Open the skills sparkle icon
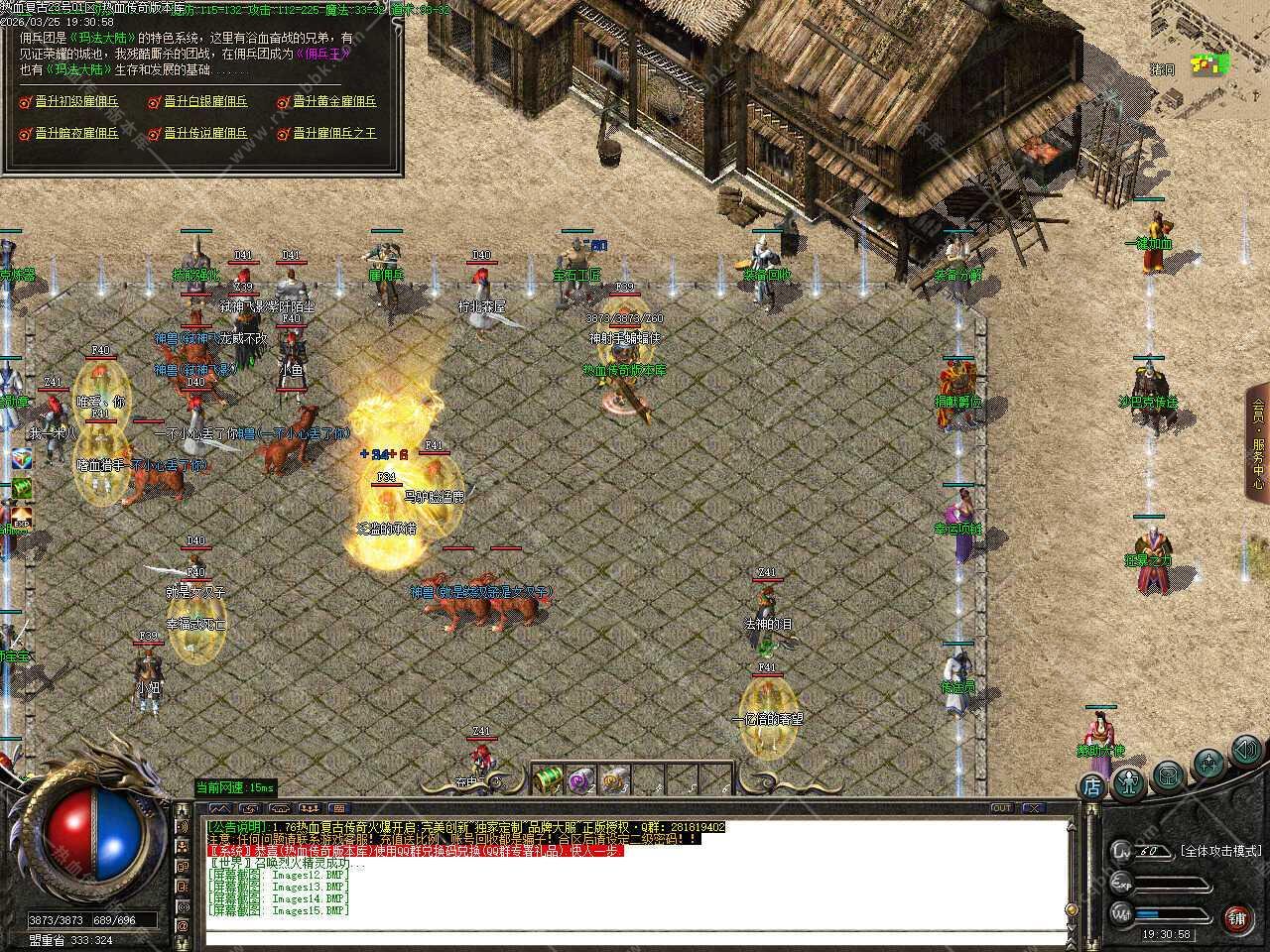This screenshot has height=952, width=1270. pos(1208,762)
